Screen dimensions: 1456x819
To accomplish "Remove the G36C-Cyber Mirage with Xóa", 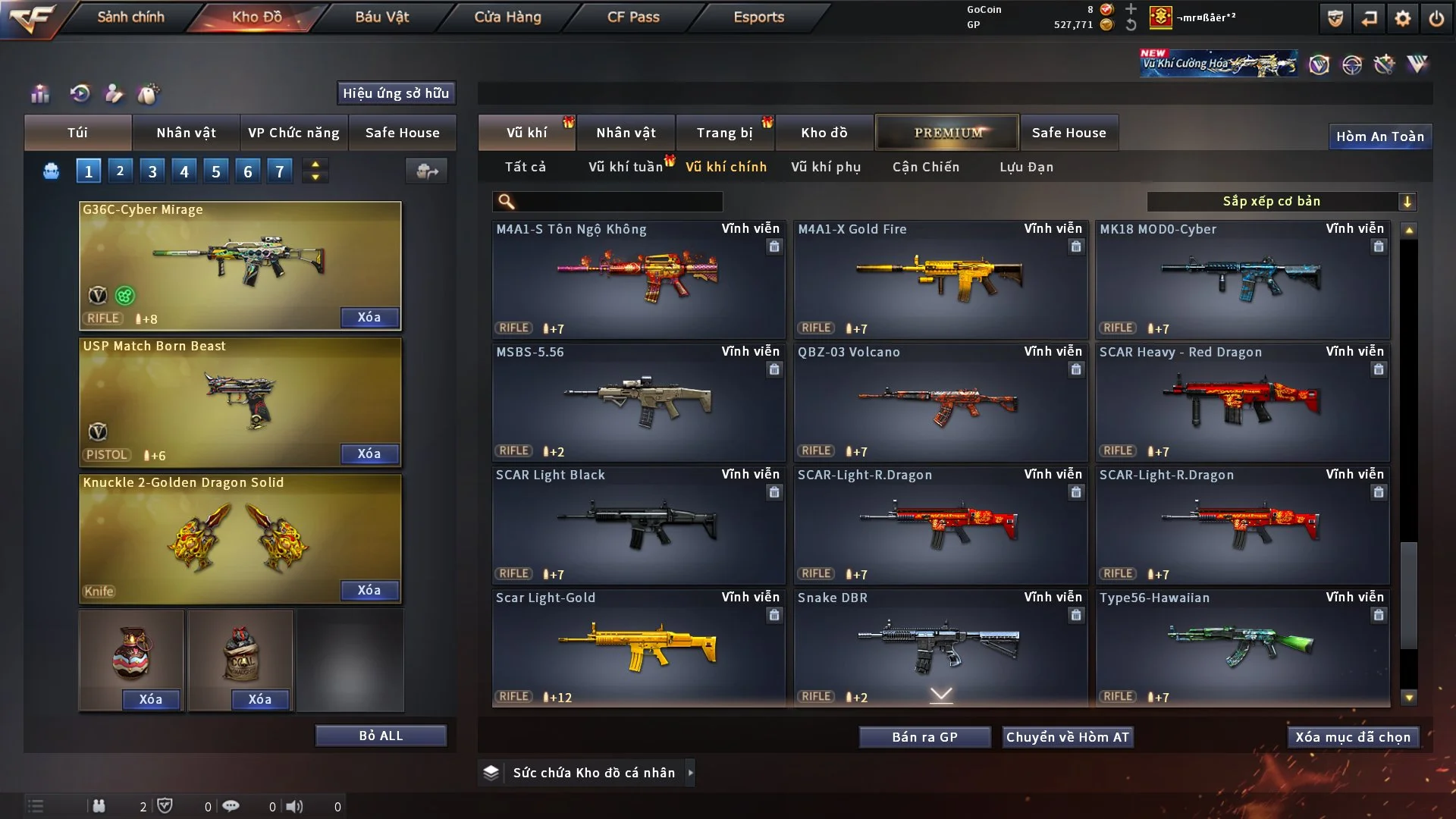I will (369, 317).
